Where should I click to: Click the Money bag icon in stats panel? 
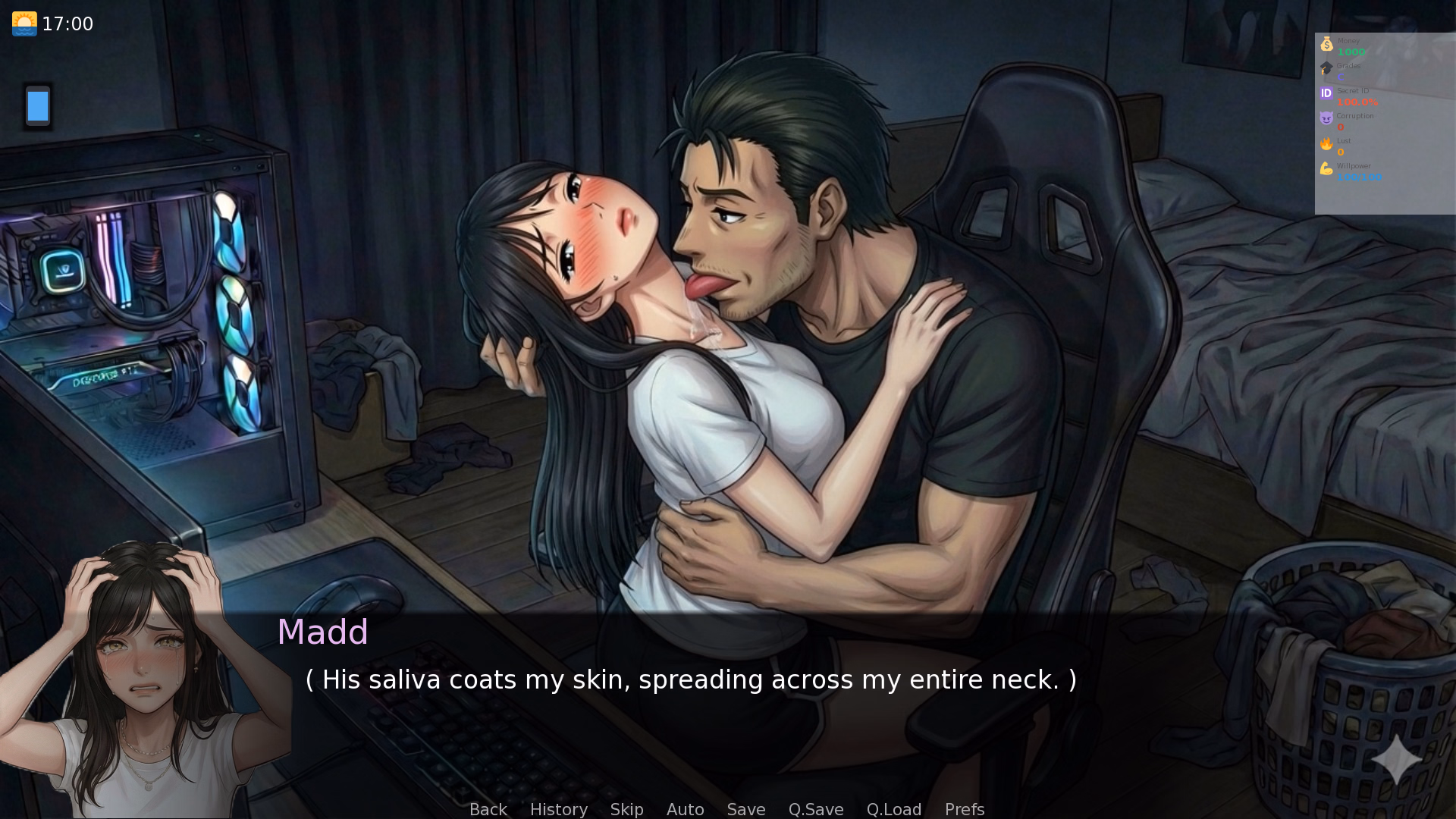[1327, 43]
